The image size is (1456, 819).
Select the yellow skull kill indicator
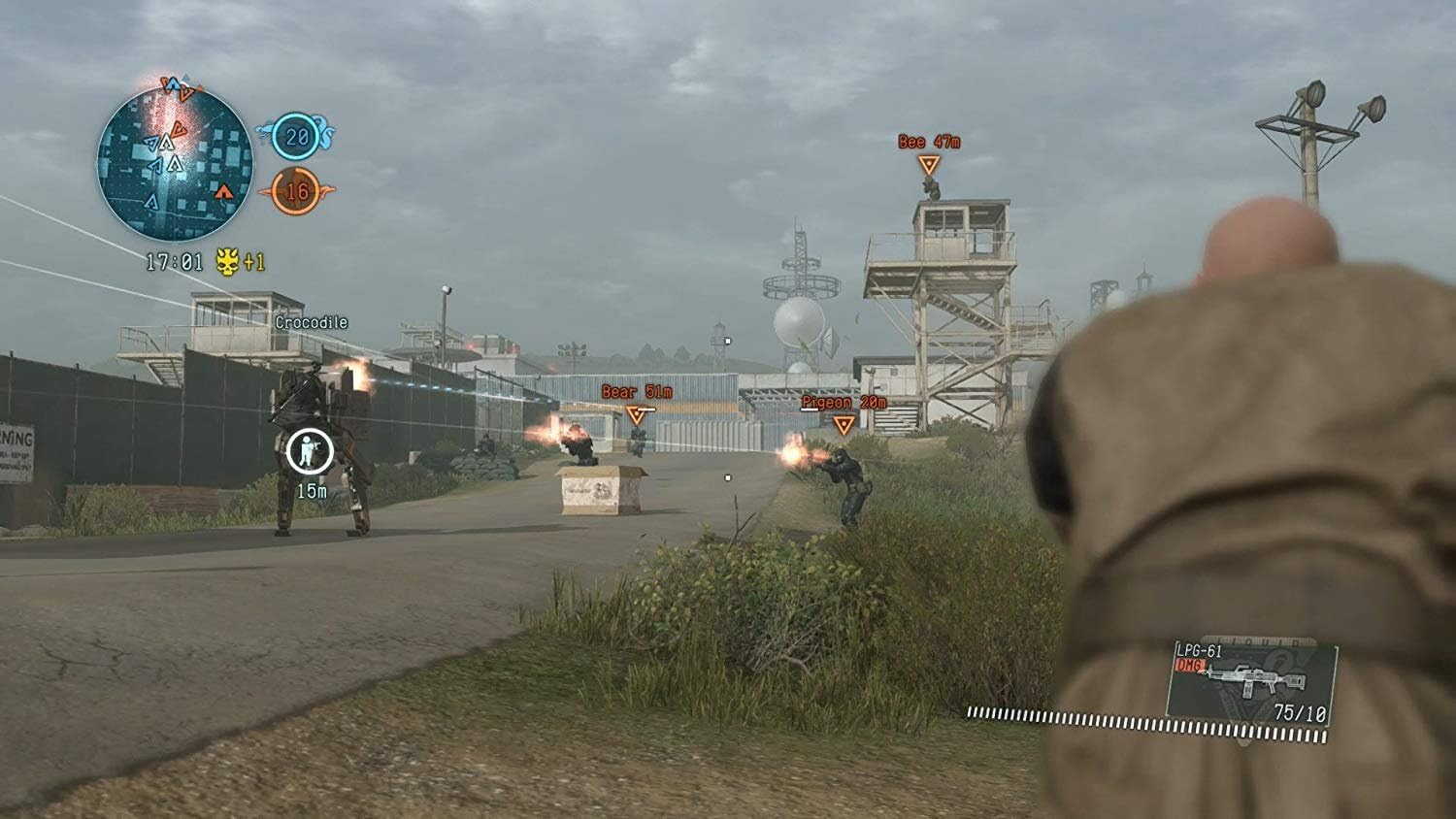[x=225, y=260]
